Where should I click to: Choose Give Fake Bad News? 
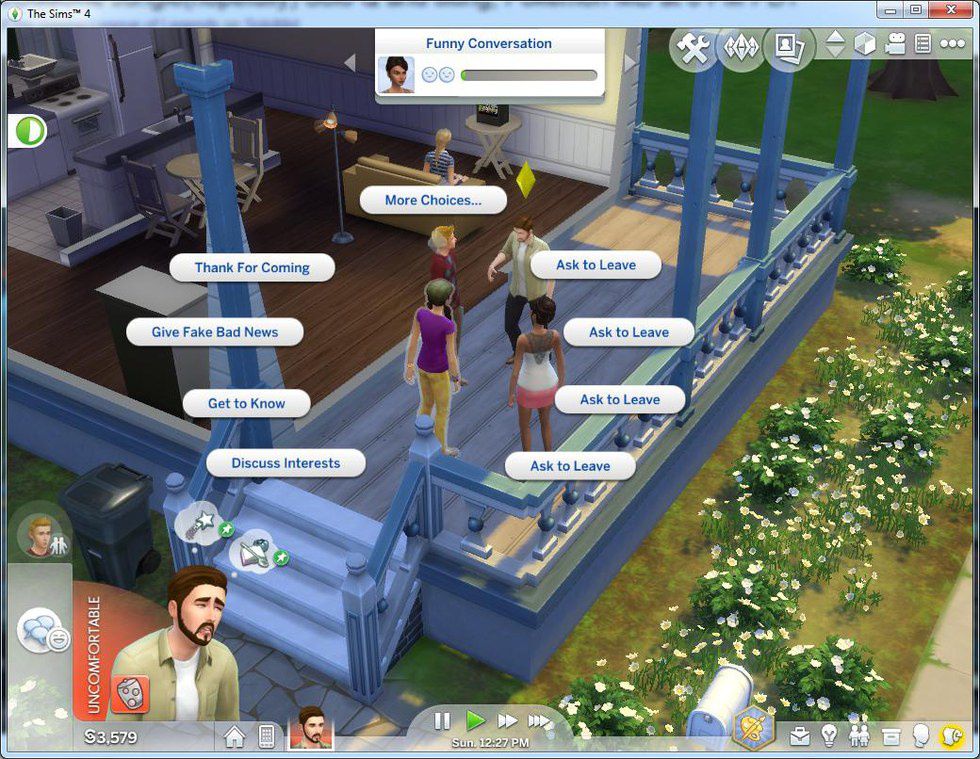pyautogui.click(x=215, y=332)
